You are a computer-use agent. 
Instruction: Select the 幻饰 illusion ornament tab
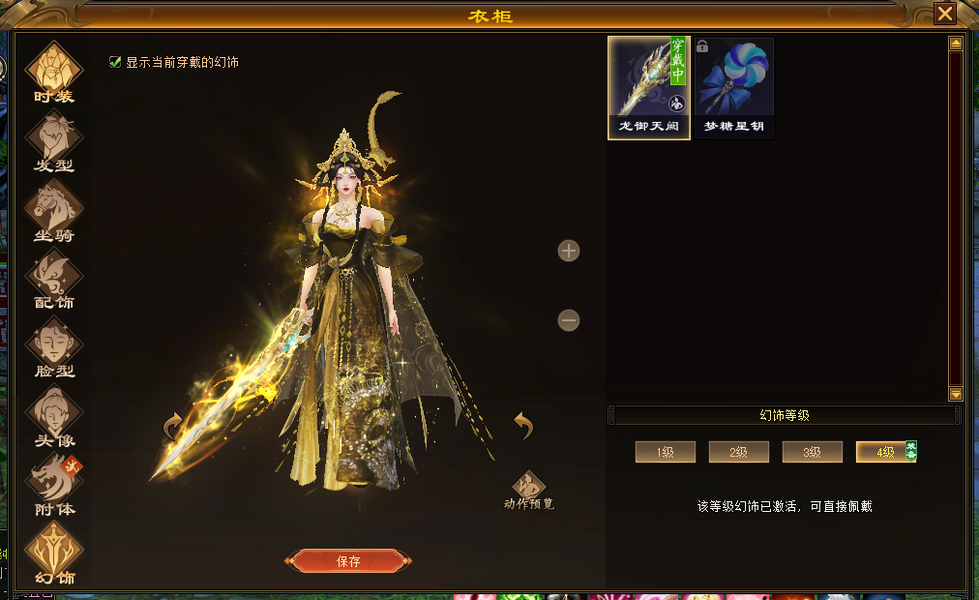coord(54,551)
